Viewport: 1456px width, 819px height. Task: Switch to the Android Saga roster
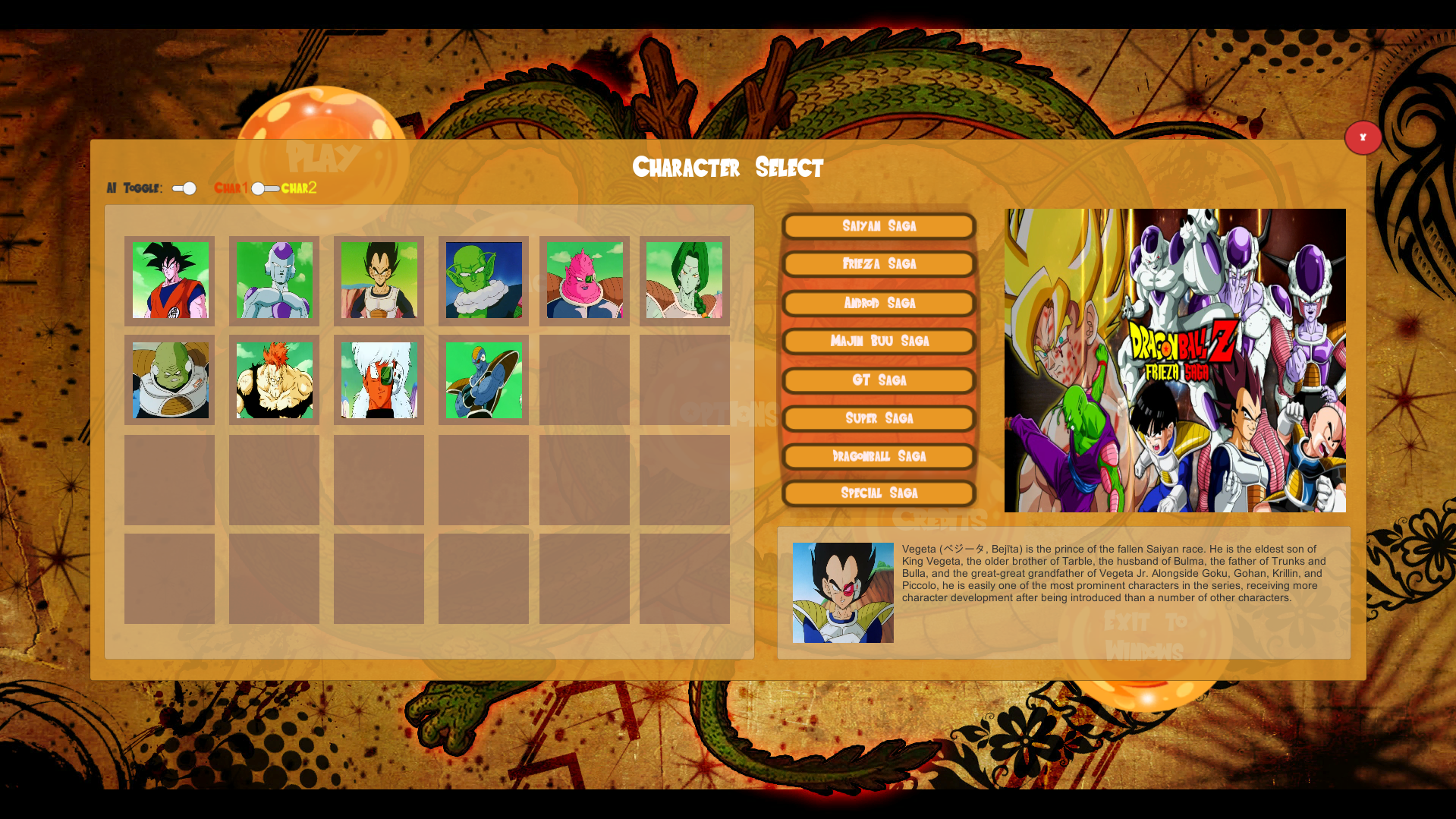pos(879,303)
